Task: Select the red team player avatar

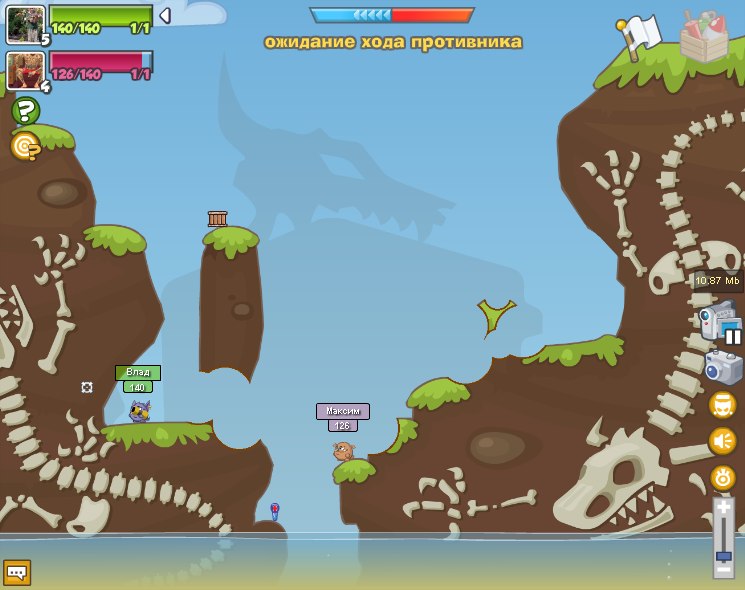Action: point(24,70)
